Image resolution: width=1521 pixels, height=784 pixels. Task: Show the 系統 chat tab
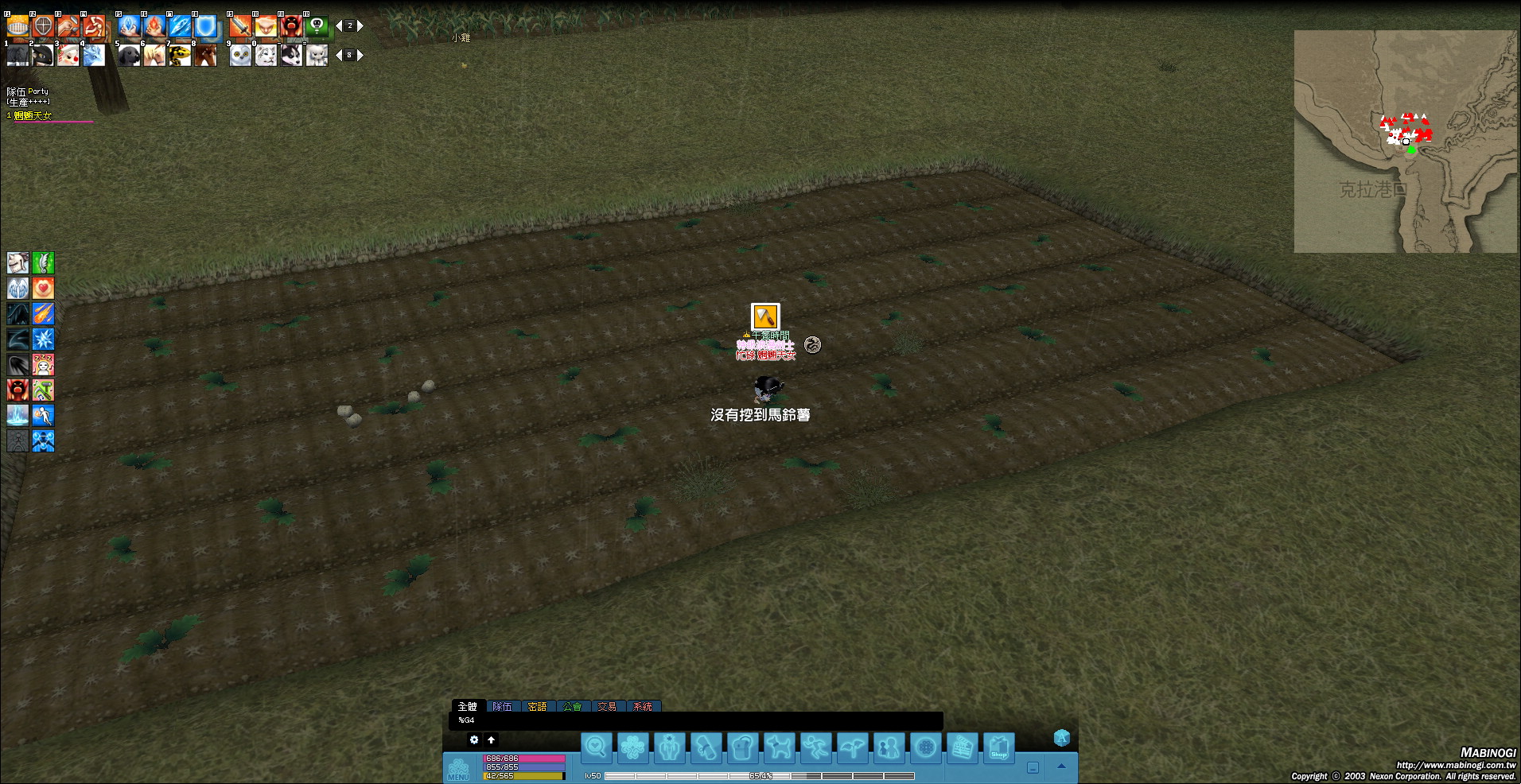(643, 706)
